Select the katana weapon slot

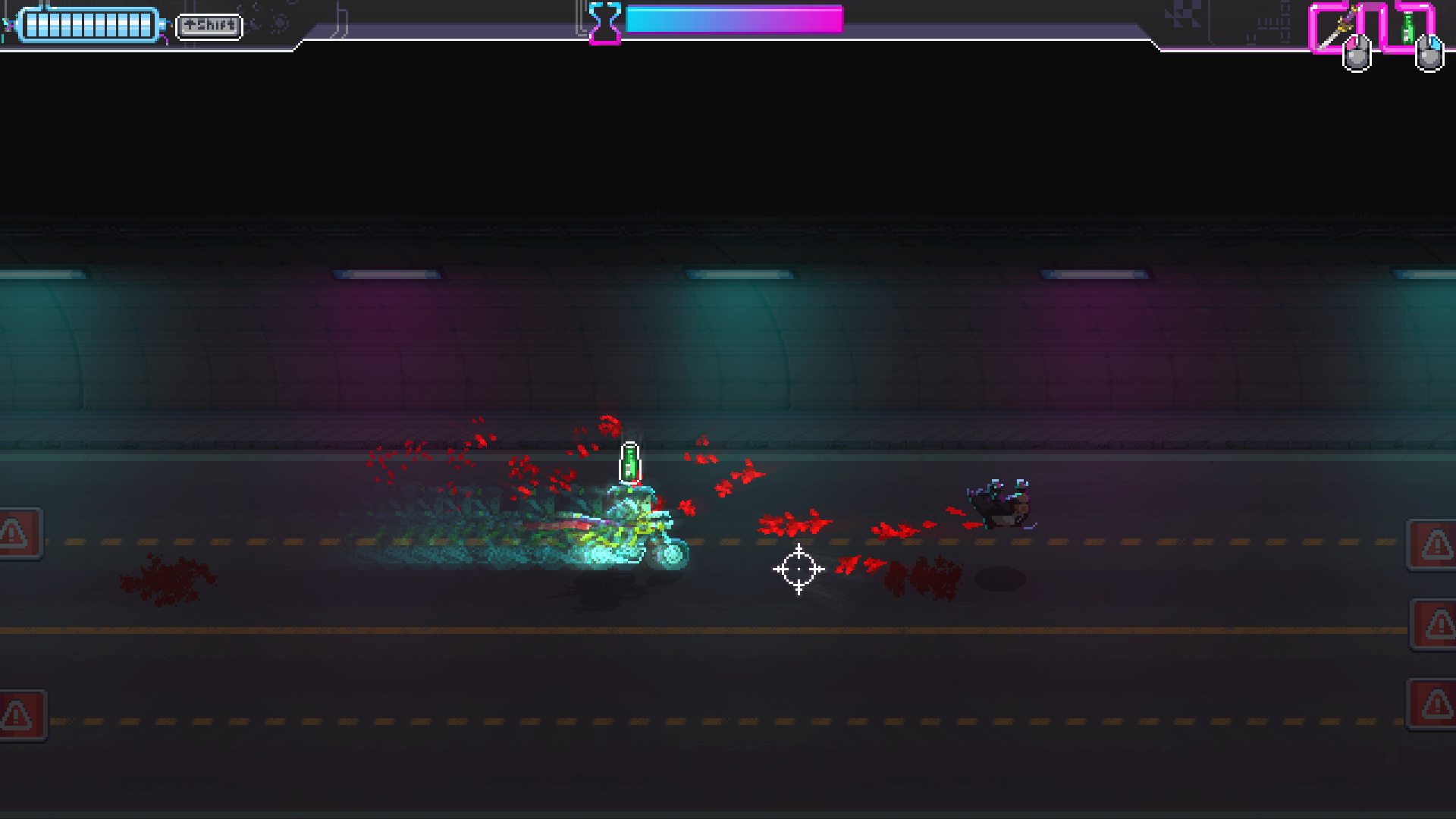pyautogui.click(x=1336, y=28)
